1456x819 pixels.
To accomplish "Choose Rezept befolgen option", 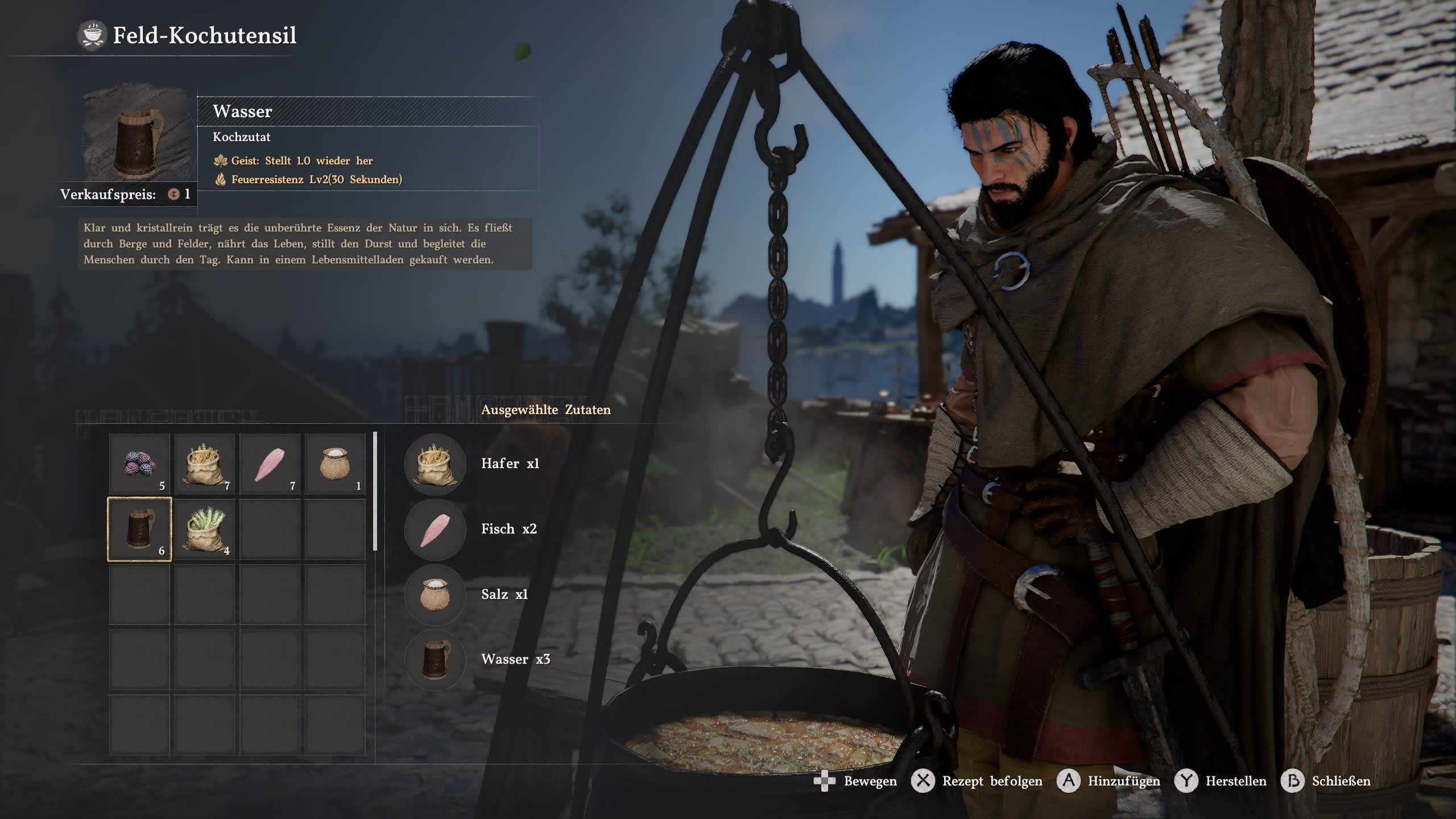I will click(977, 781).
